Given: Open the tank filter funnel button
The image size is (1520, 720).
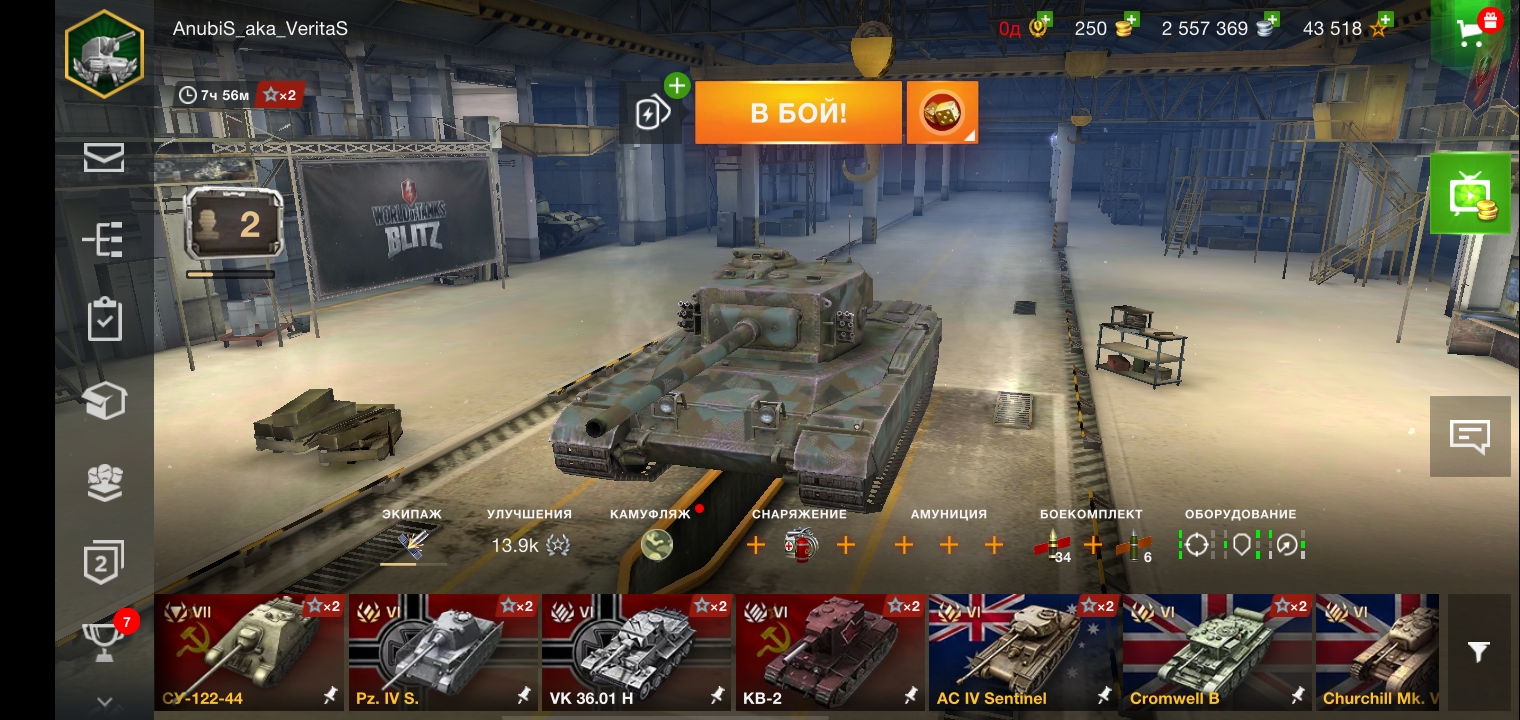Looking at the screenshot, I should [1478, 652].
